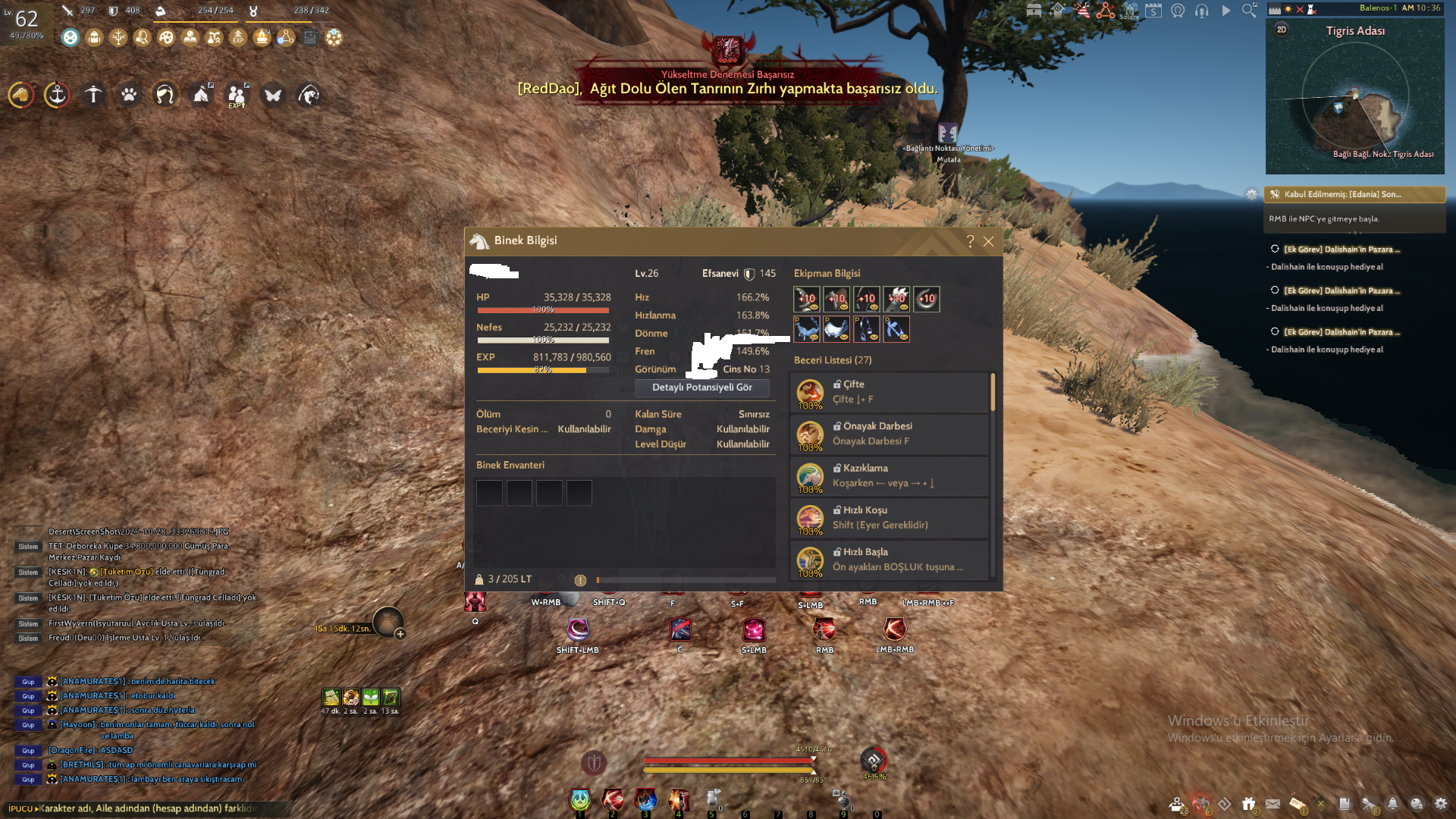Select the Çifte skill in the list
This screenshot has width=1456, height=819.
tap(889, 392)
